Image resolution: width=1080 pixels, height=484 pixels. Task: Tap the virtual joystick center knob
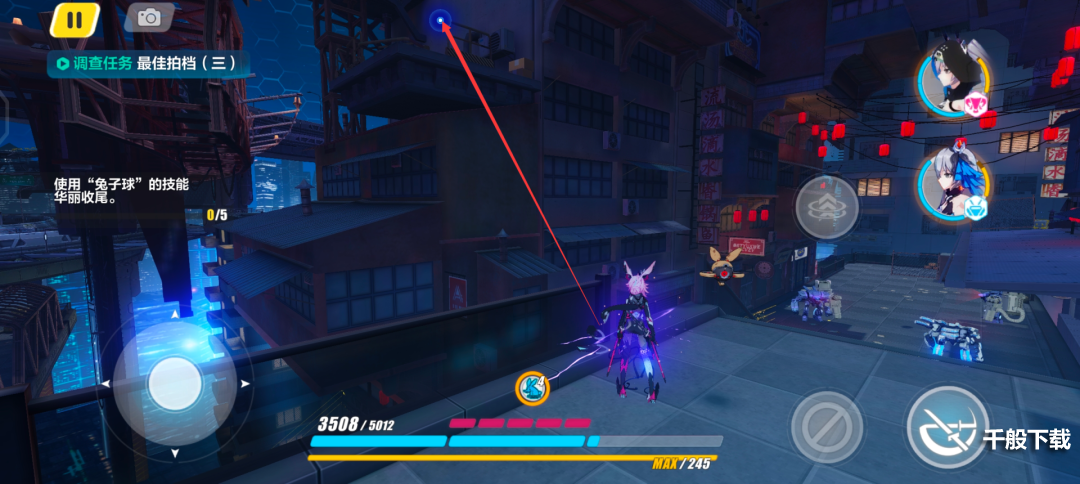(x=175, y=385)
